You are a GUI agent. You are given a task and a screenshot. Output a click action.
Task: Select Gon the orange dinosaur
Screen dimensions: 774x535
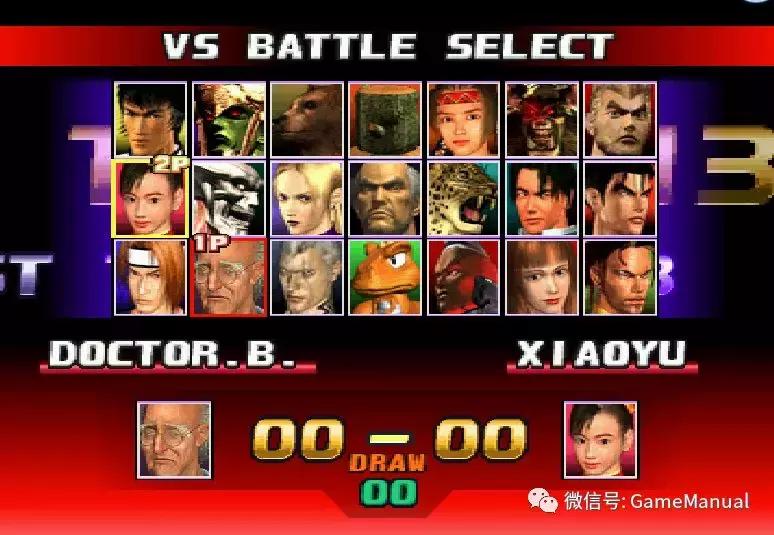pos(385,276)
